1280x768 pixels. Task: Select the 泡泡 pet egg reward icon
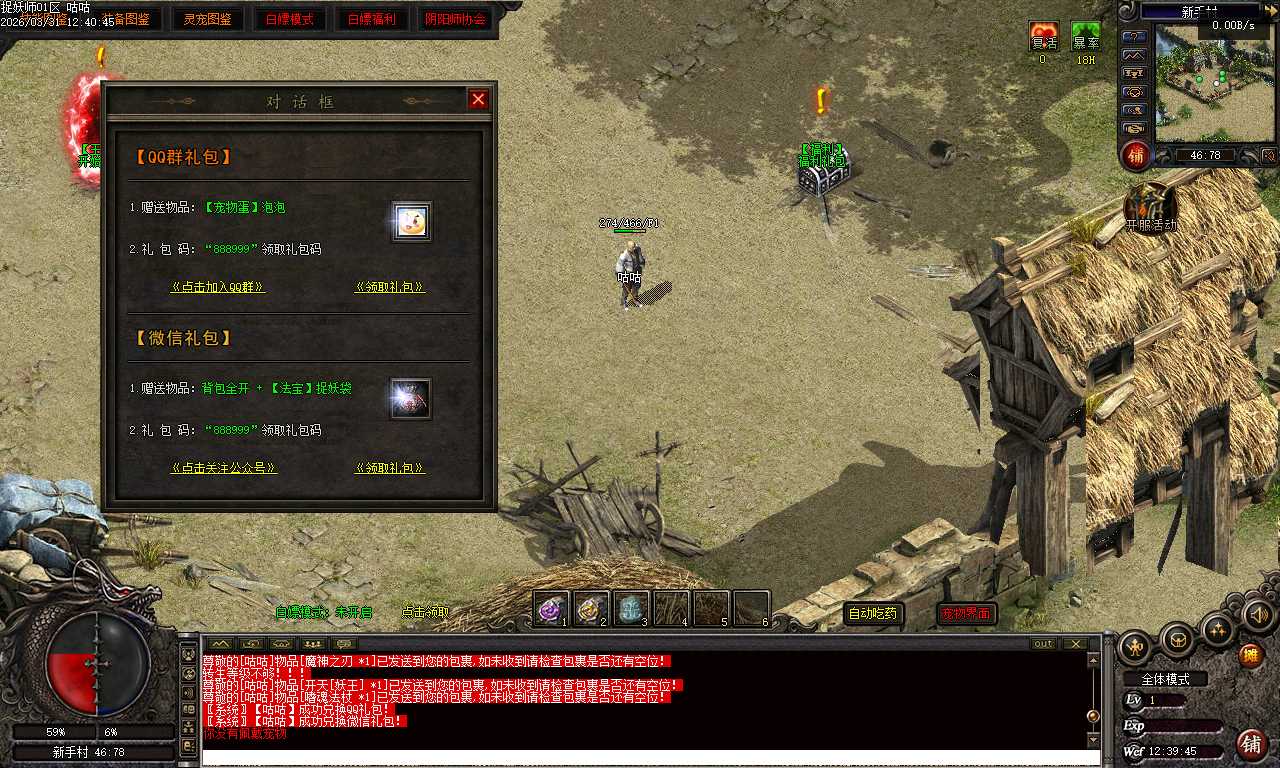[410, 221]
